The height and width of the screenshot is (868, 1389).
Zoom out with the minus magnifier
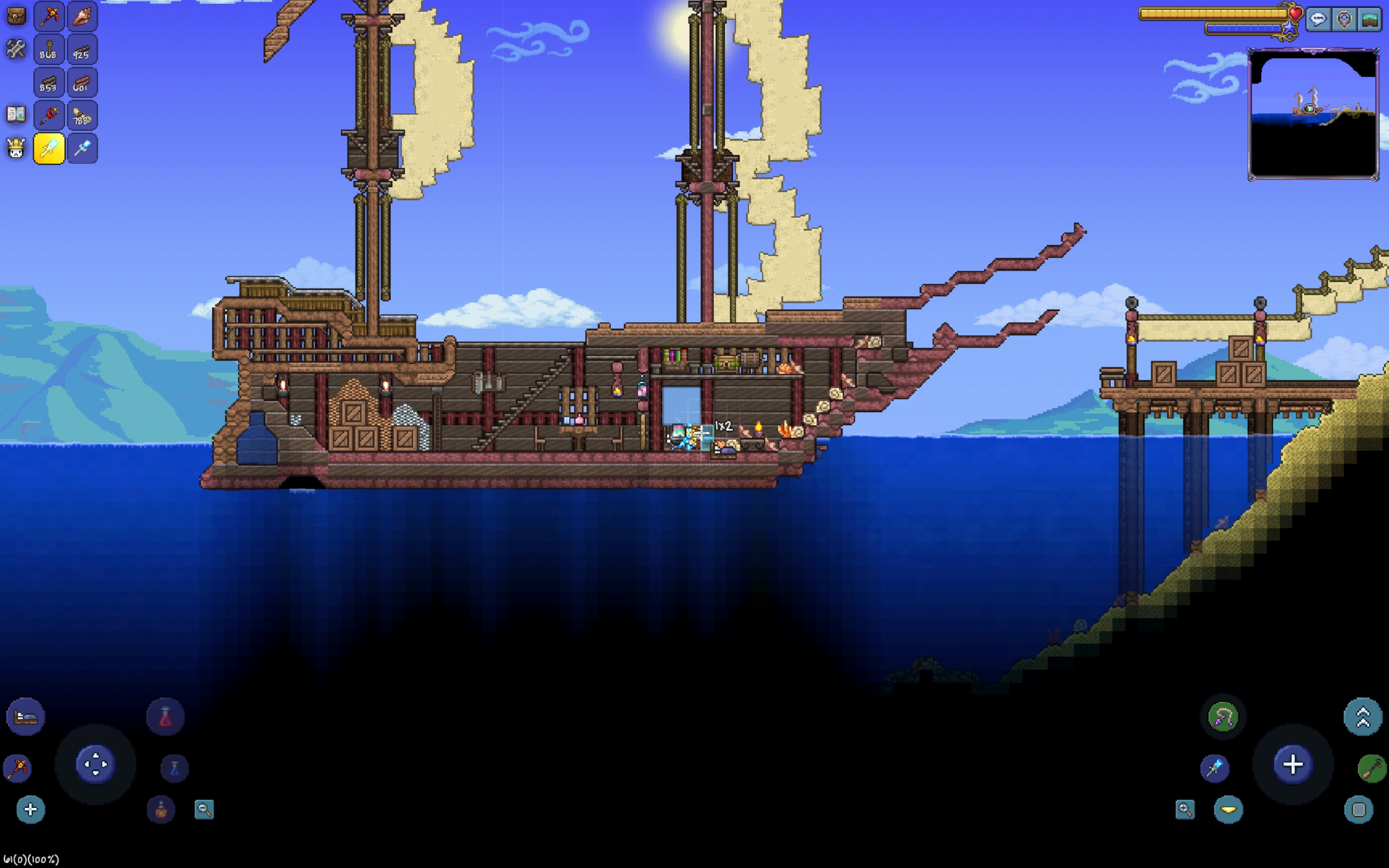point(205,809)
